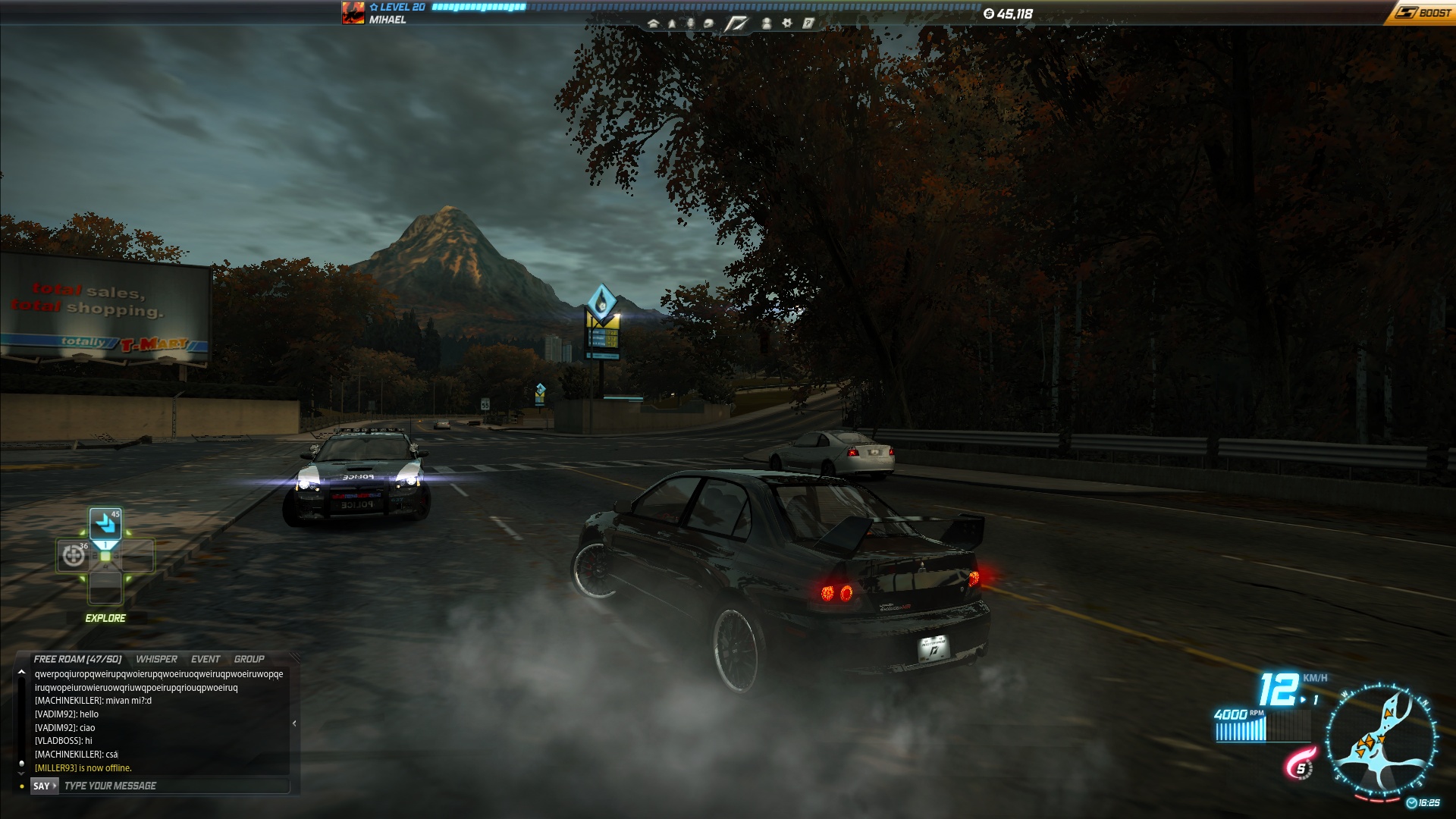Switch to the Whisper chat tab
This screenshot has height=819, width=1456.
[x=156, y=659]
